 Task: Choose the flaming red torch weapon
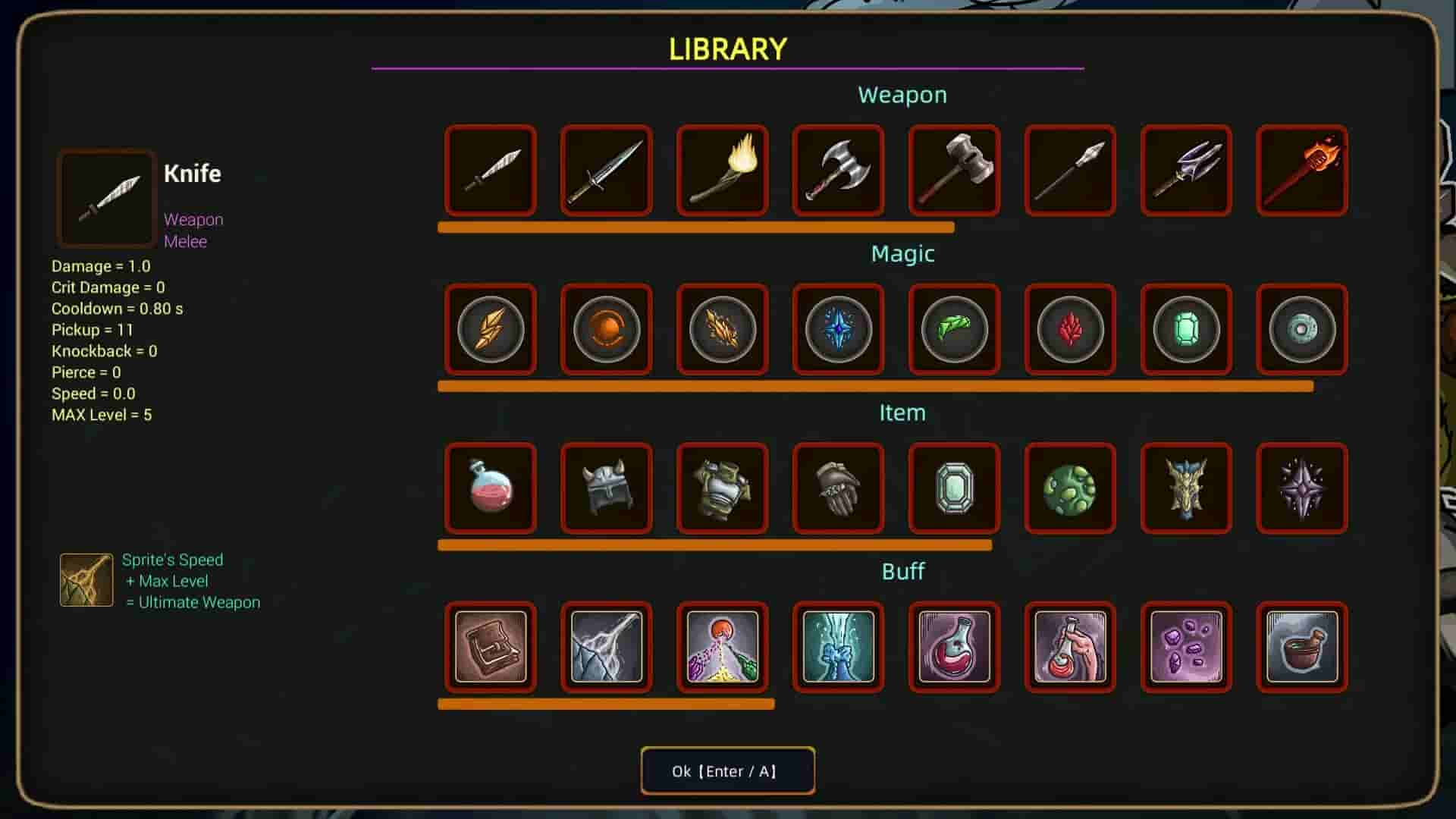[x=1302, y=171]
